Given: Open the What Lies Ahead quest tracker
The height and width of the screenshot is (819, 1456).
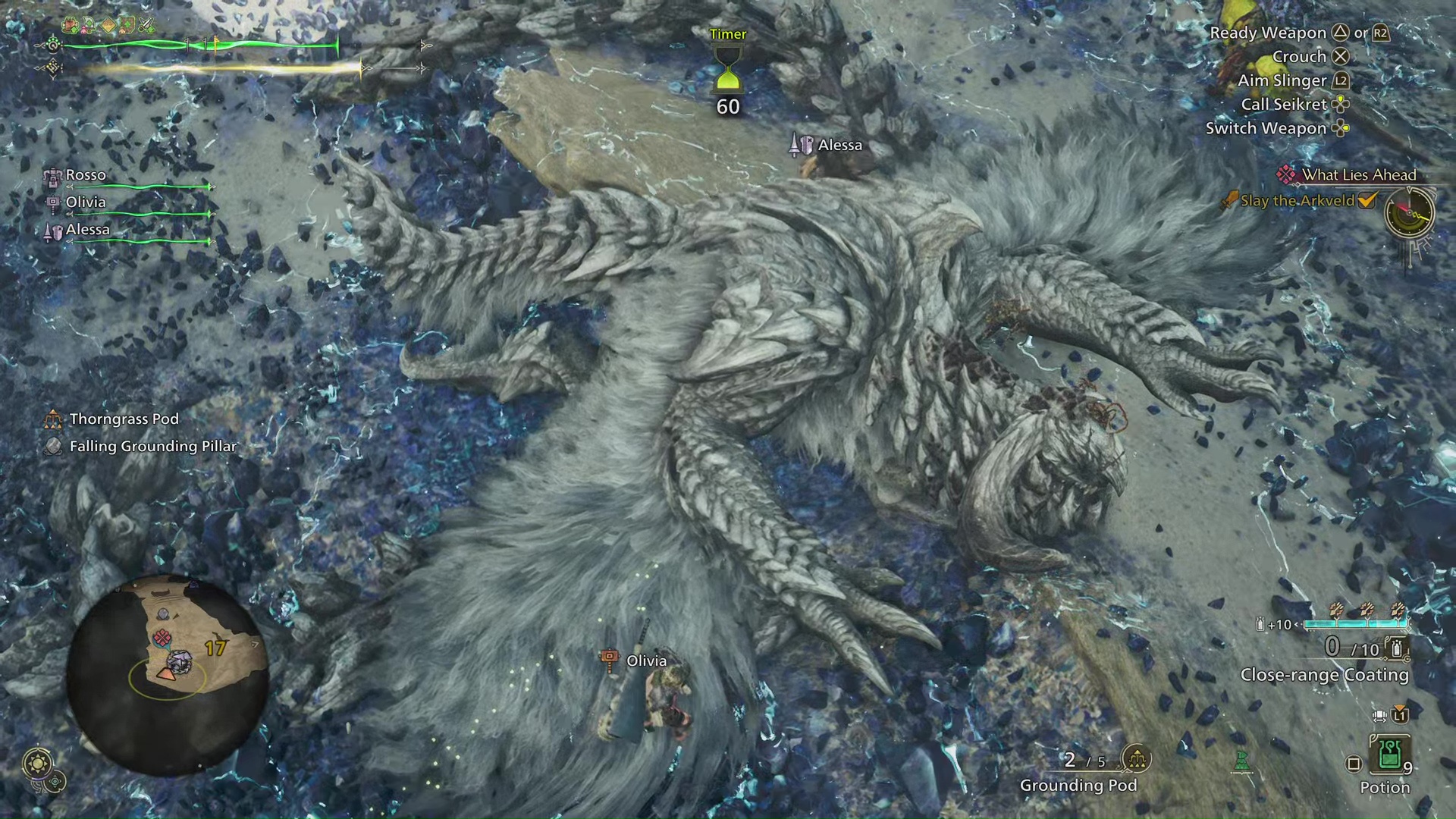Looking at the screenshot, I should pyautogui.click(x=1358, y=174).
